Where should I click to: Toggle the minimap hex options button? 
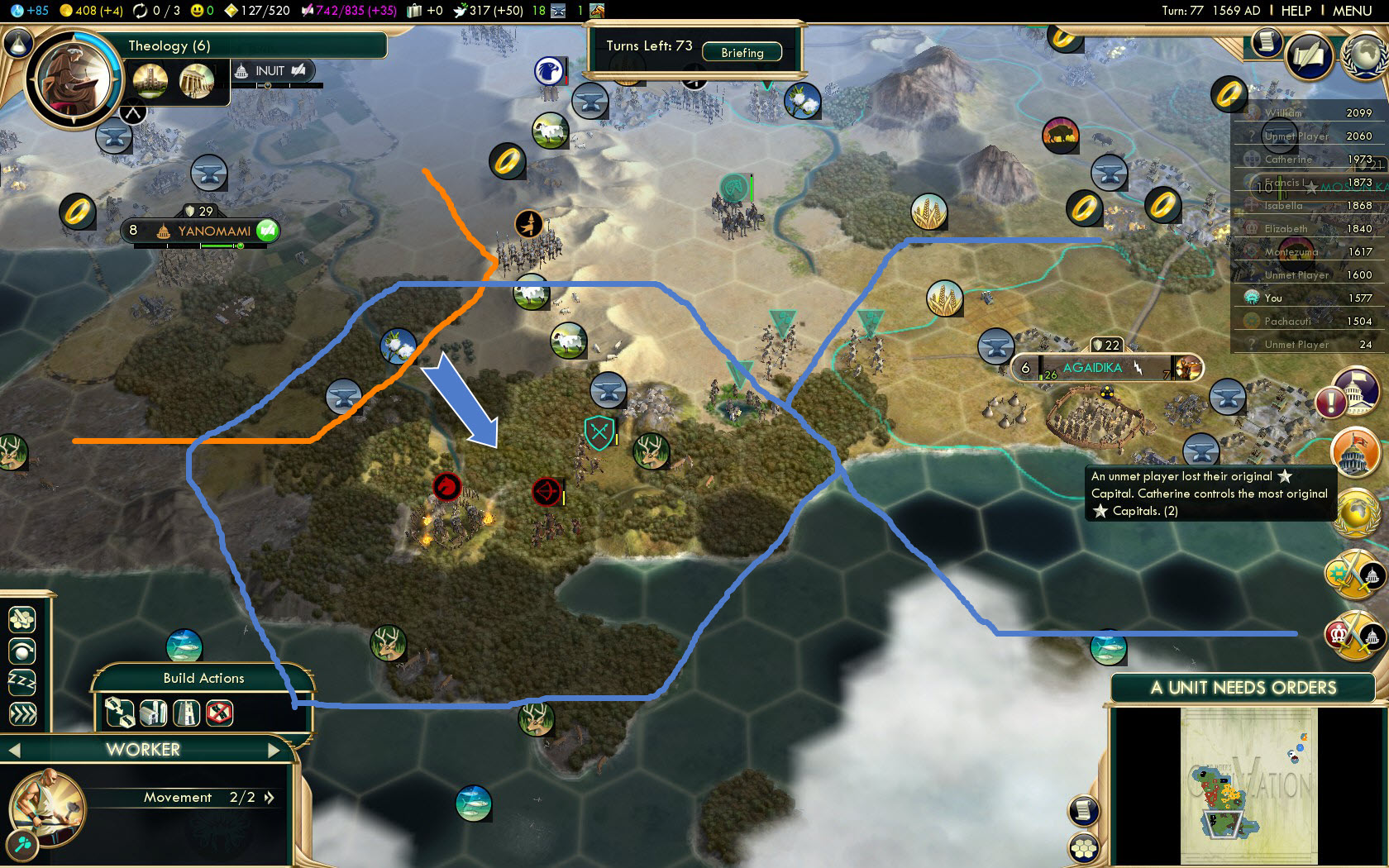pyautogui.click(x=1083, y=848)
